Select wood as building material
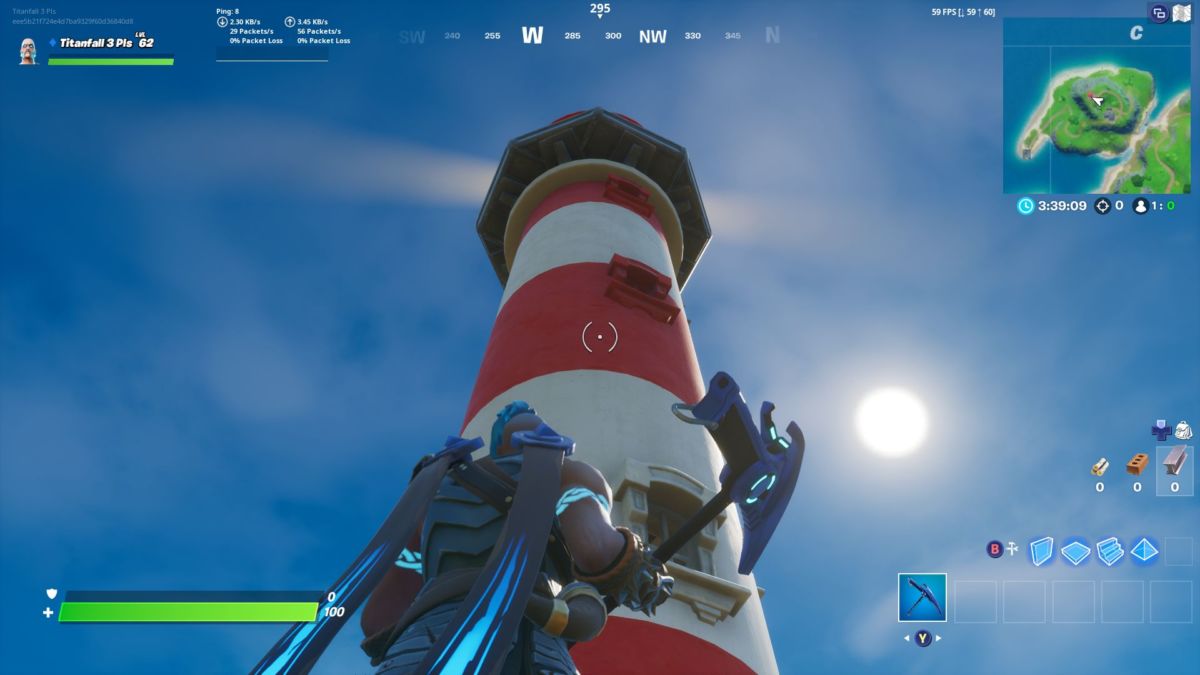1200x675 pixels. (1100, 466)
